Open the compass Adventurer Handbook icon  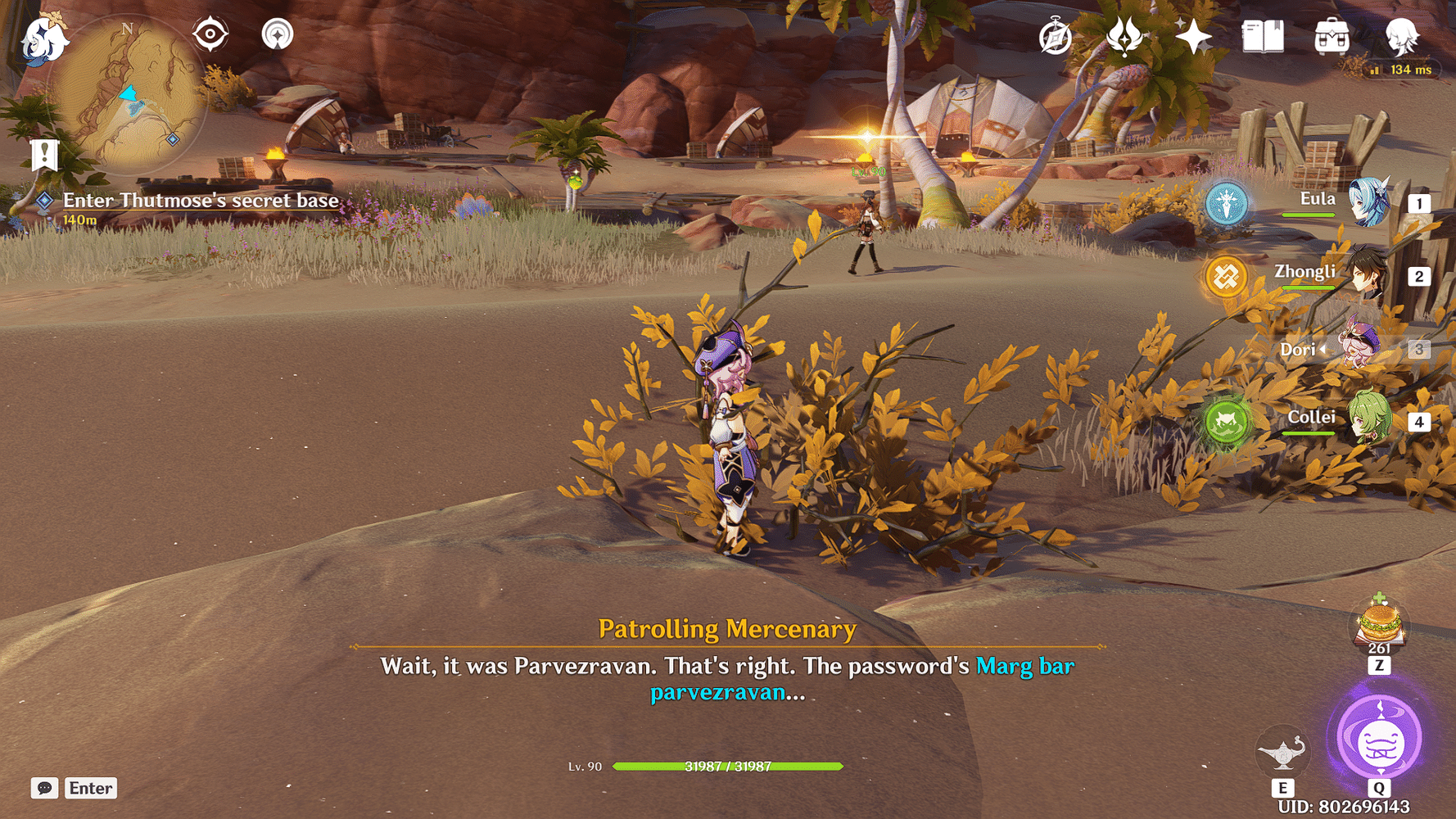1055,37
